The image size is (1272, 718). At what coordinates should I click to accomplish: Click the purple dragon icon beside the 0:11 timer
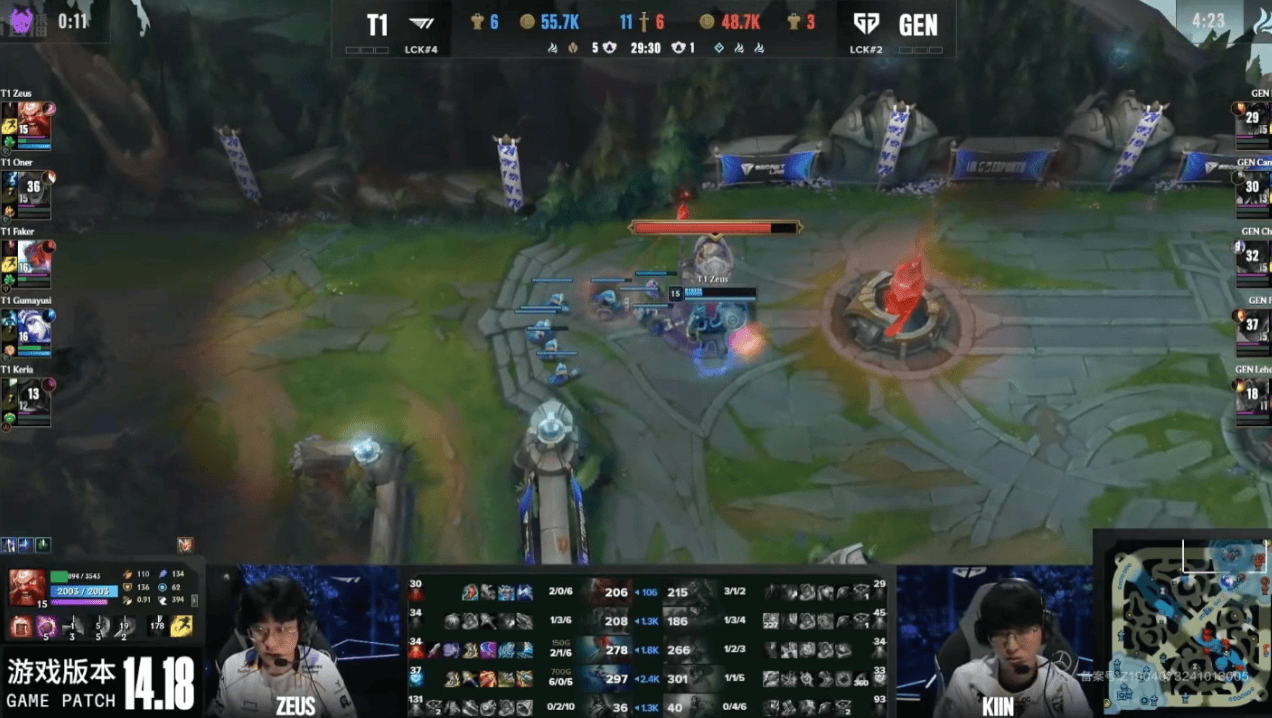click(22, 21)
